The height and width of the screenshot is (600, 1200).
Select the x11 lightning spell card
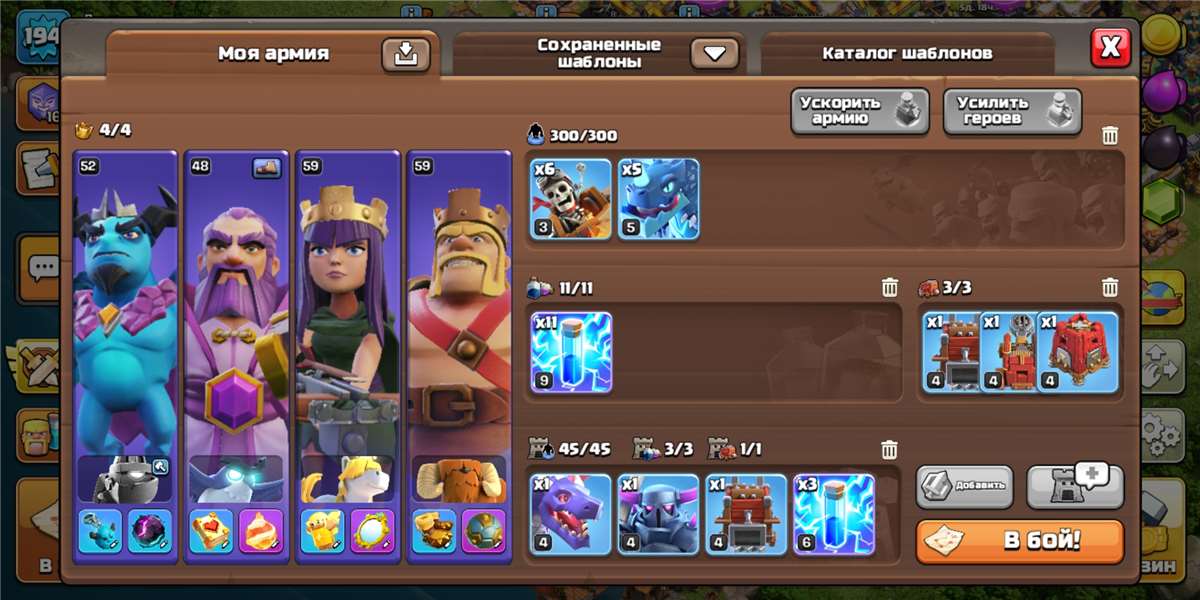coord(571,352)
